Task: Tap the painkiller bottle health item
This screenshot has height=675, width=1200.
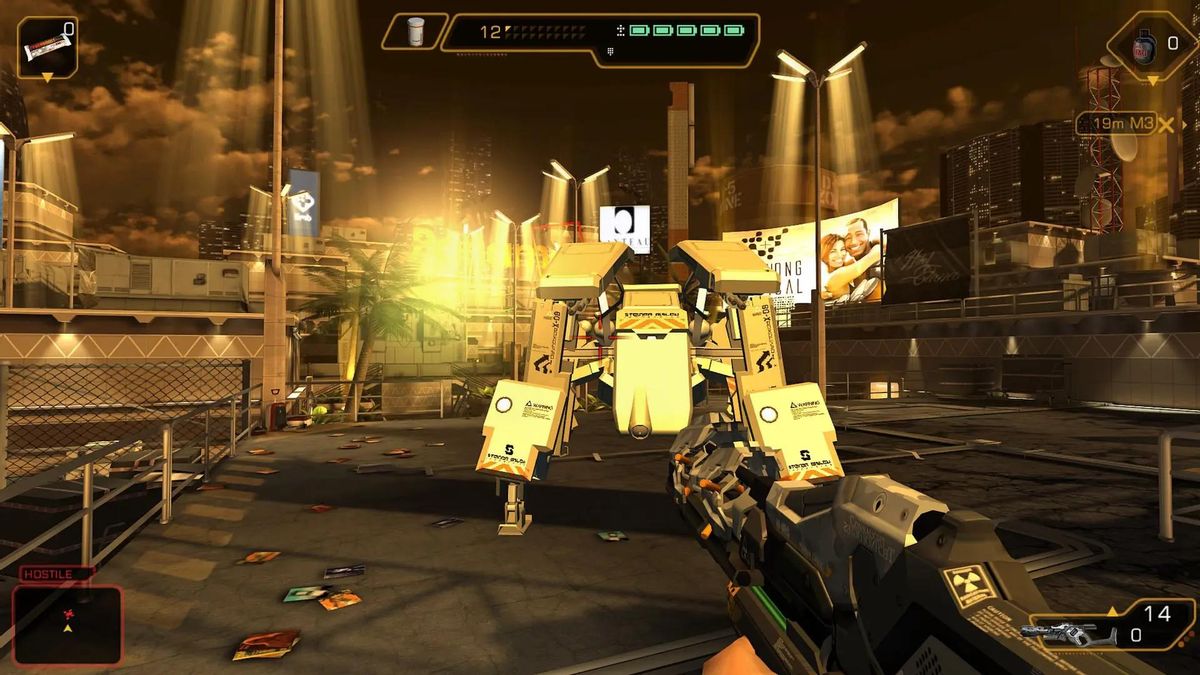Action: pyautogui.click(x=415, y=31)
